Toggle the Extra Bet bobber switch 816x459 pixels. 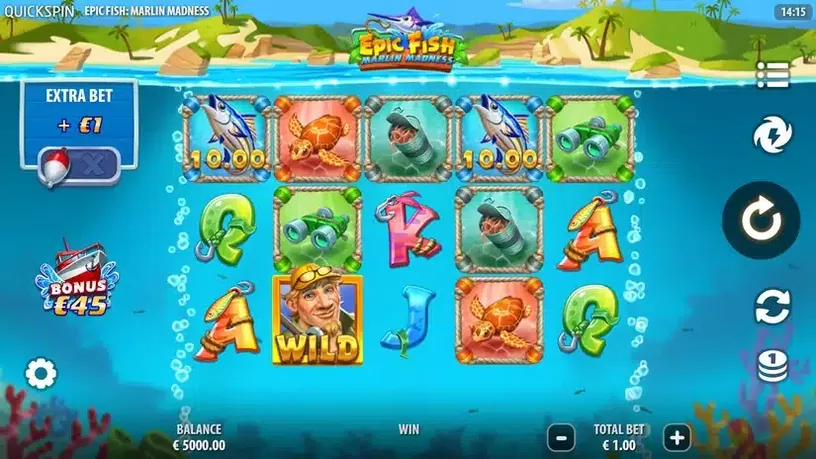click(78, 164)
